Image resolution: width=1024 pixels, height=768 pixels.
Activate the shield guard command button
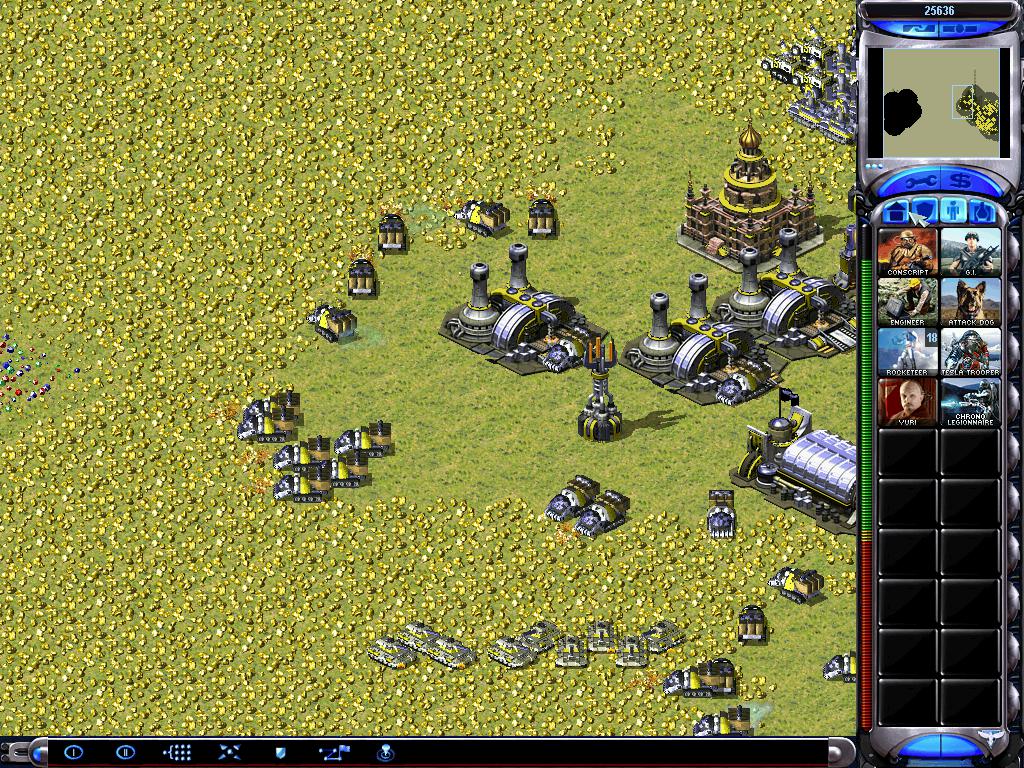[x=280, y=752]
